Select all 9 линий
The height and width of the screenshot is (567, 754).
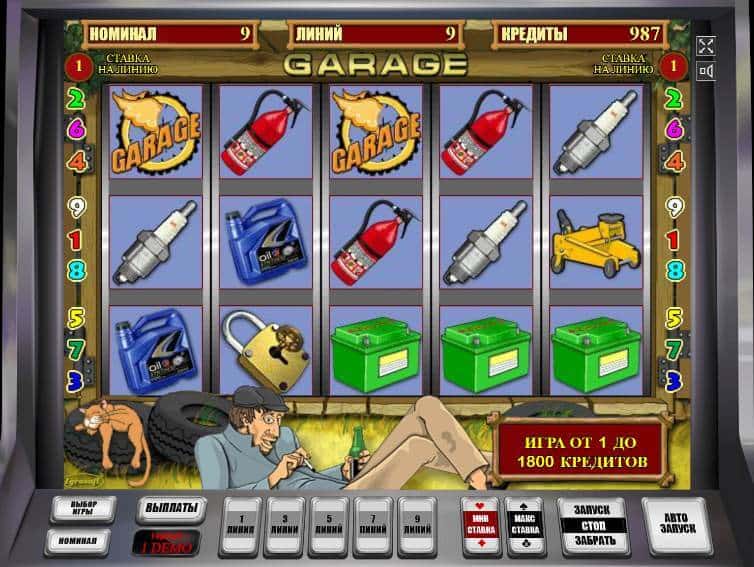419,525
